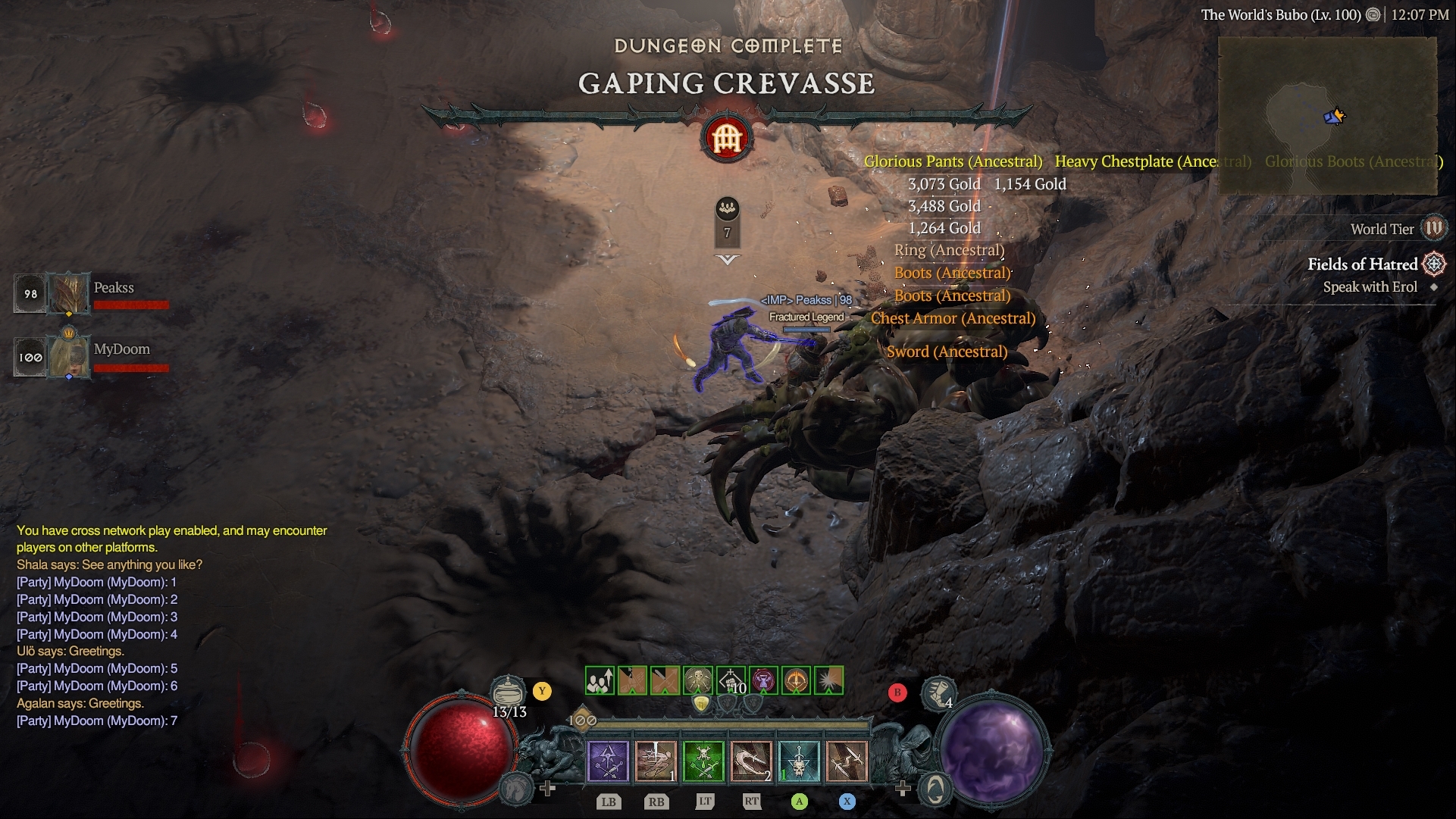This screenshot has height=819, width=1456.
Task: Summon the mount with the horse icon
Action: click(x=517, y=789)
